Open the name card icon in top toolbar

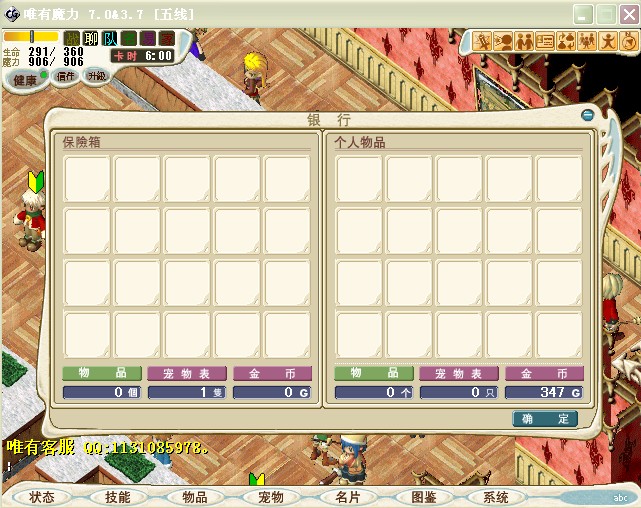[x=545, y=41]
